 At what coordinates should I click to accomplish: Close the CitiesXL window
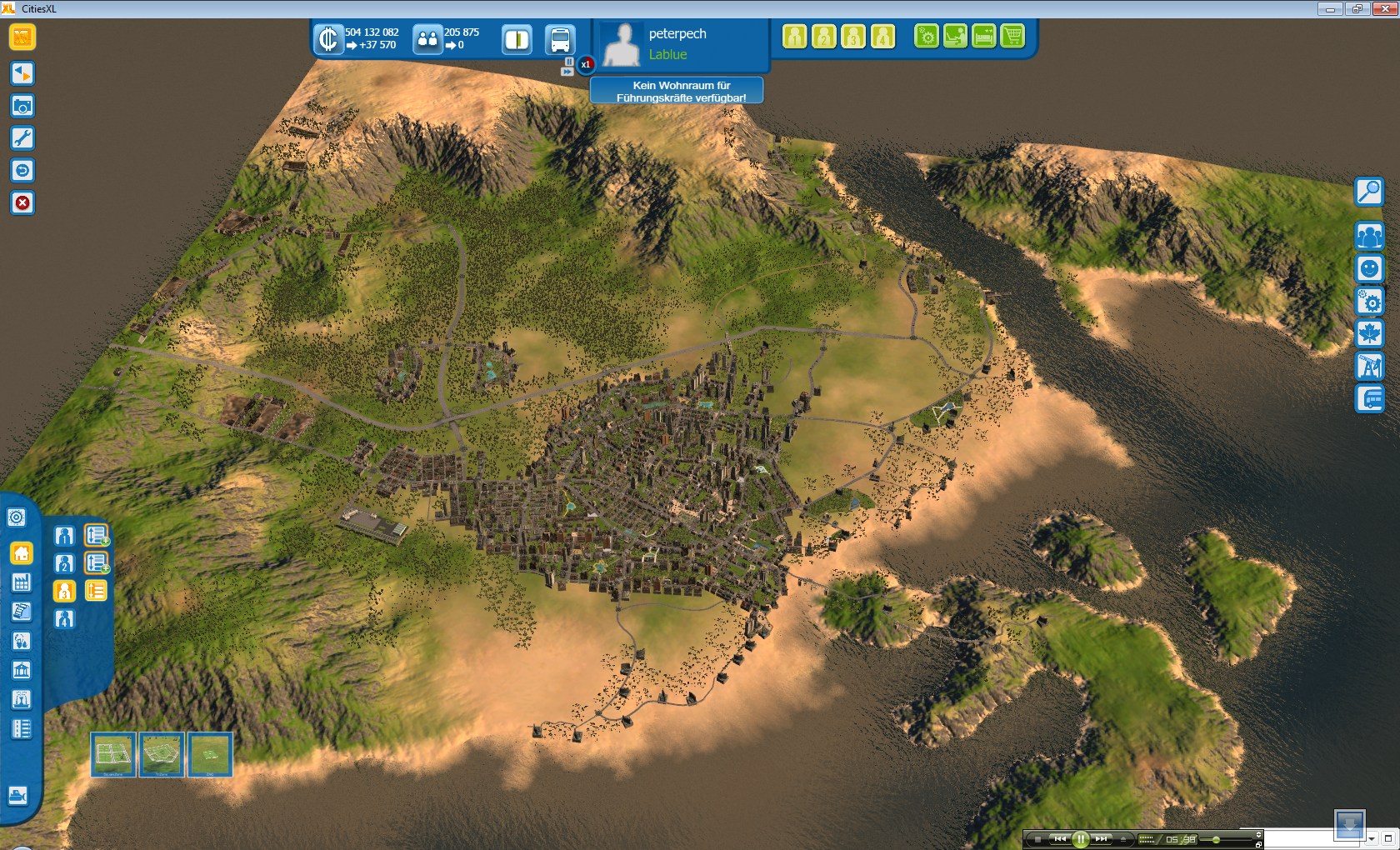point(1384,8)
